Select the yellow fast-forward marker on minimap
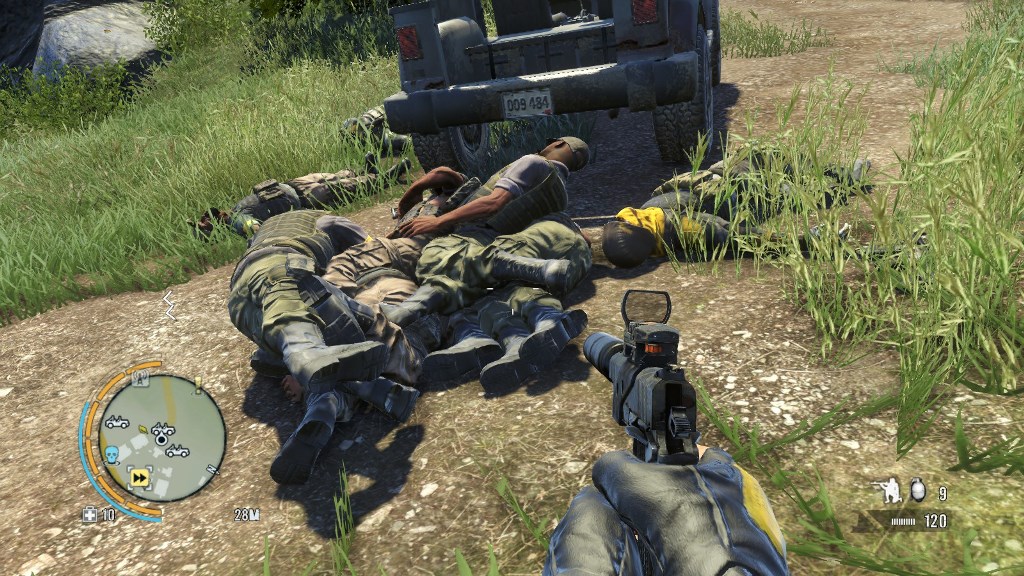The height and width of the screenshot is (576, 1024). (139, 478)
